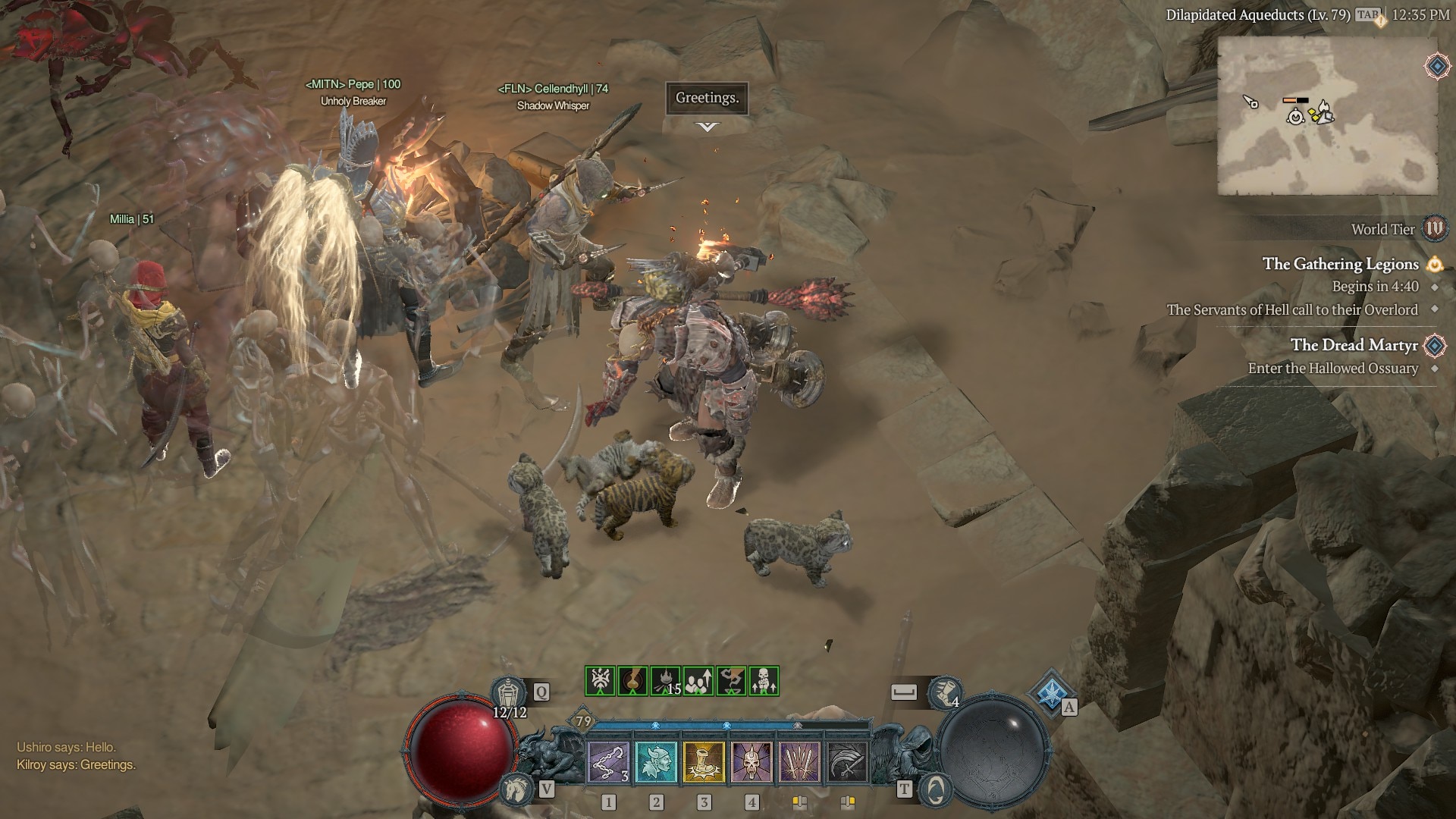This screenshot has height=819, width=1456.
Task: Click the horse mount icon beside V
Action: [516, 786]
